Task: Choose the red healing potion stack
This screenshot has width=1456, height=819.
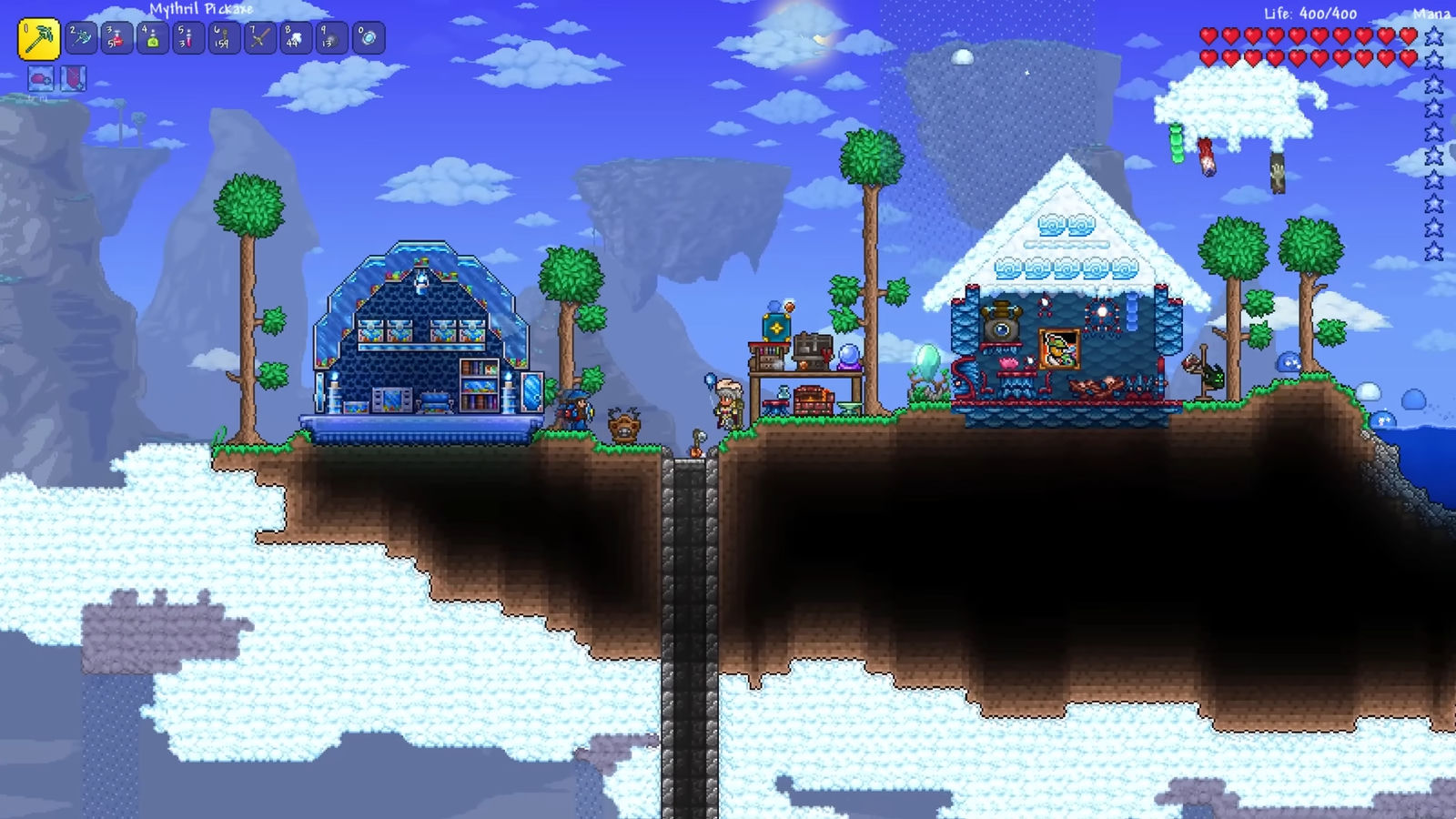Action: [x=116, y=38]
